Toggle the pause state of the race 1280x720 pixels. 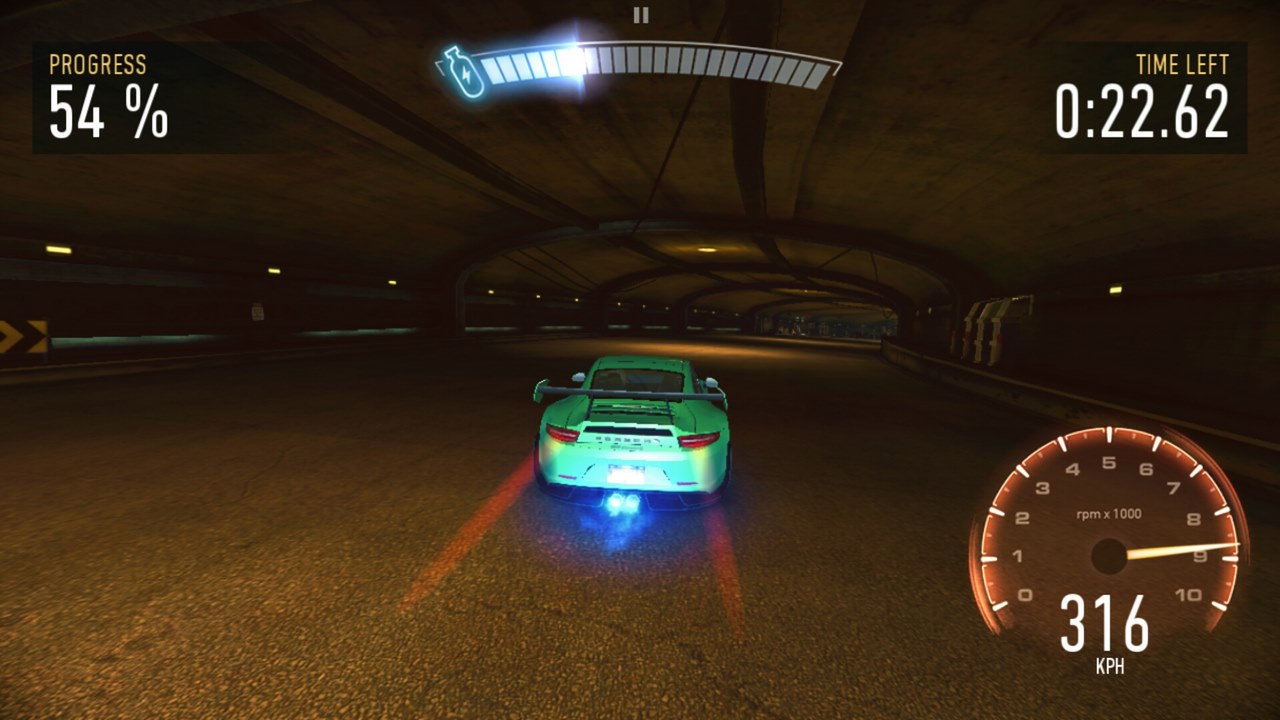(x=639, y=15)
